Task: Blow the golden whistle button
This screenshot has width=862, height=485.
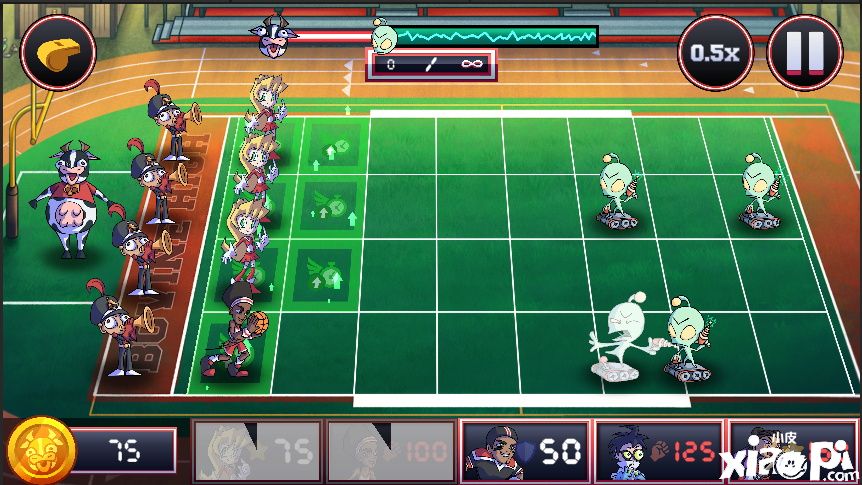Action: click(57, 51)
